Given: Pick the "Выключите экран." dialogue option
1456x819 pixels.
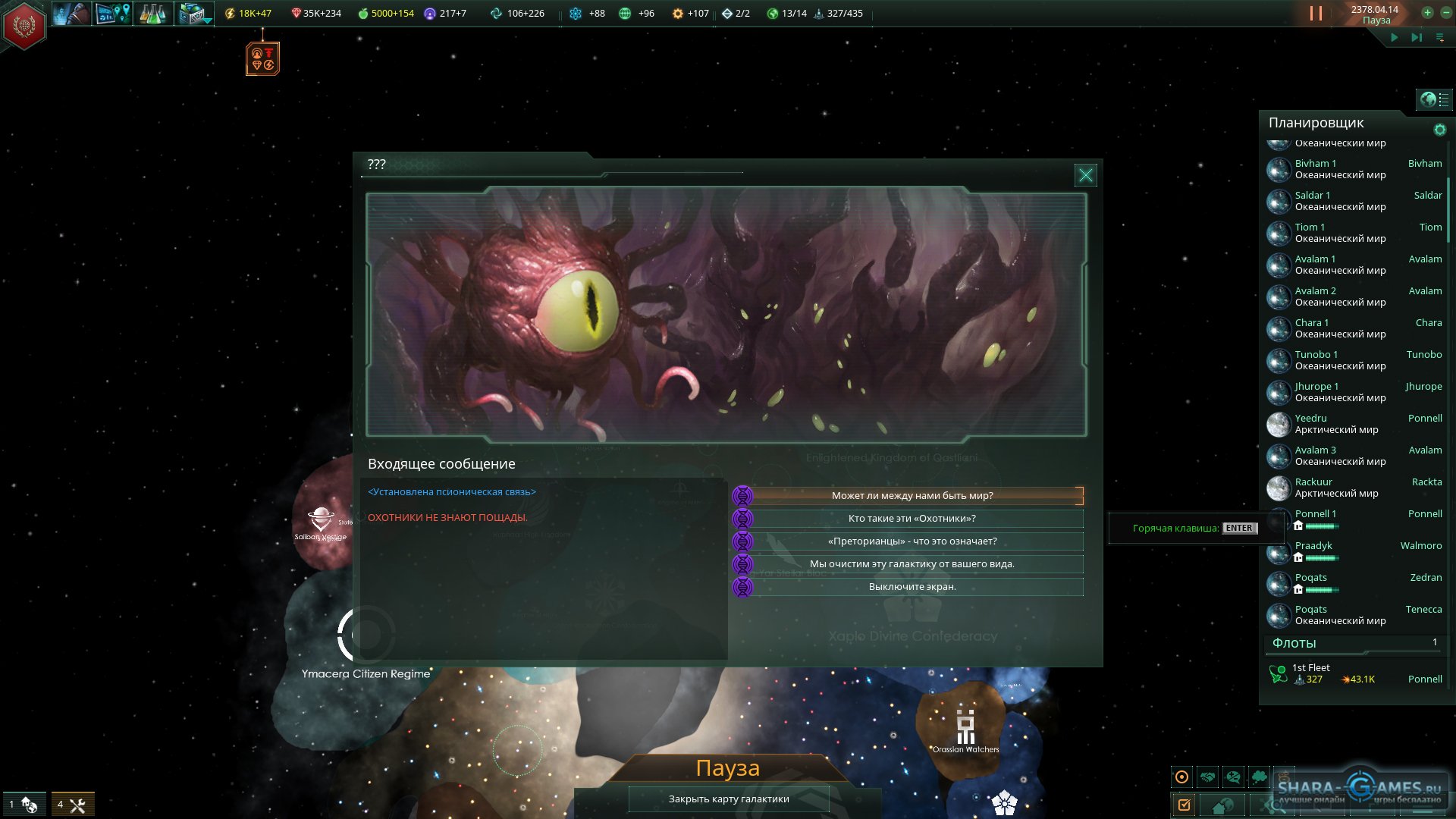Looking at the screenshot, I should pyautogui.click(x=912, y=587).
